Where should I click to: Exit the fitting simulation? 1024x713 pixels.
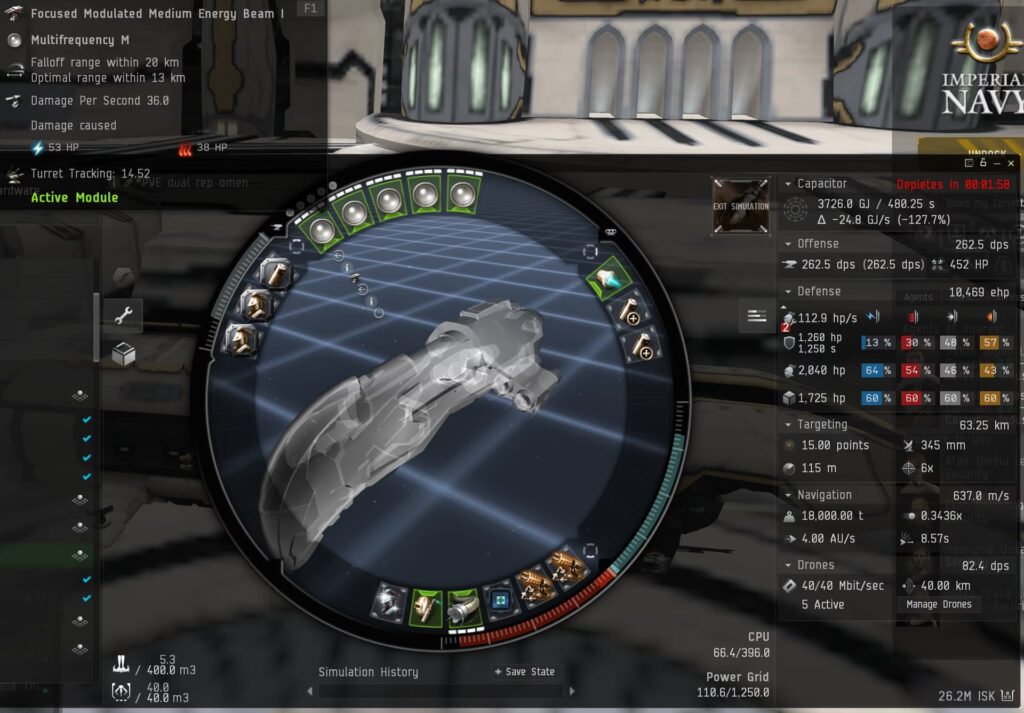(x=741, y=205)
